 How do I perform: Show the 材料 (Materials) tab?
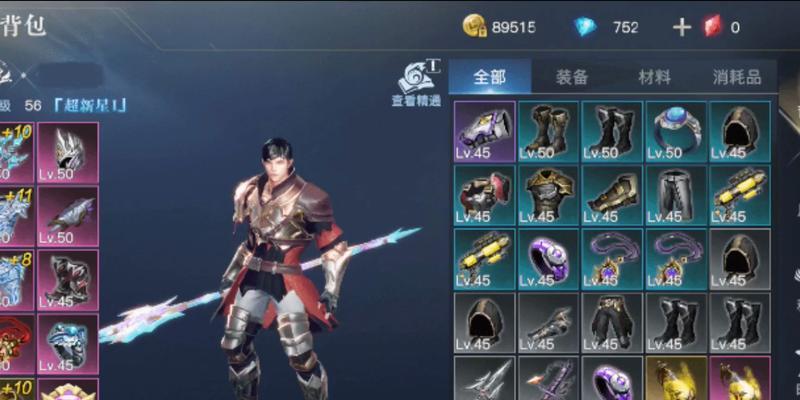click(654, 77)
